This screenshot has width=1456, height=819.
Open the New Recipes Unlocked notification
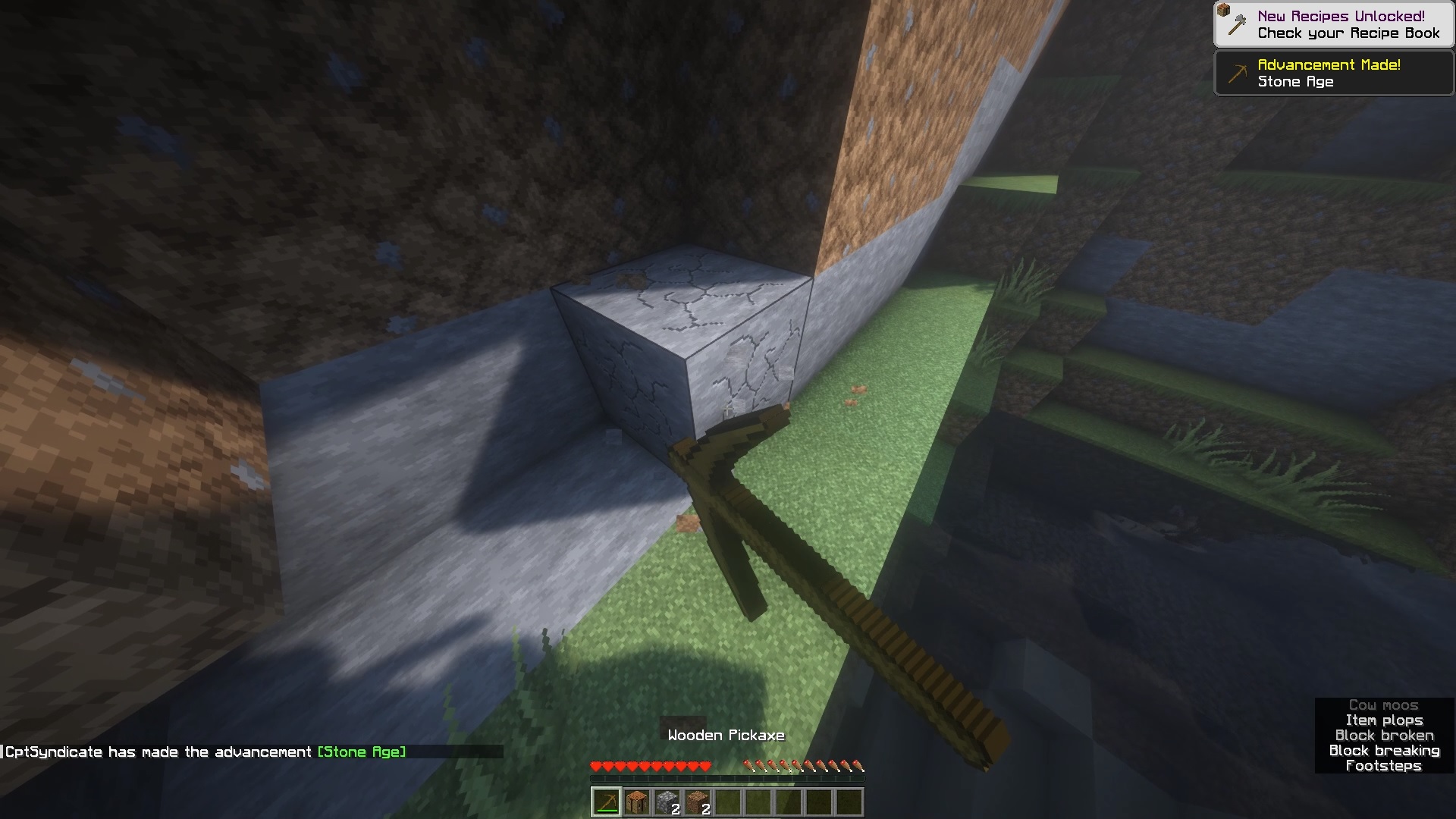[1333, 23]
